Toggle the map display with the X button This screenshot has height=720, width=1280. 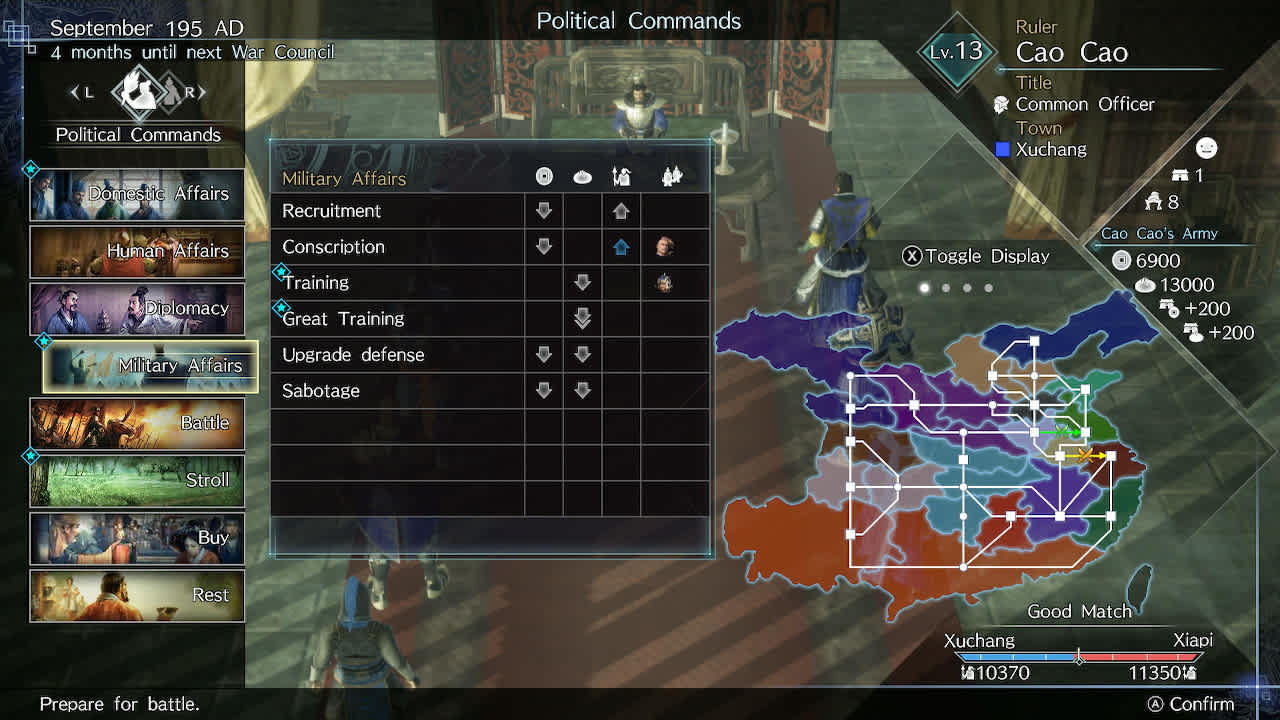911,256
